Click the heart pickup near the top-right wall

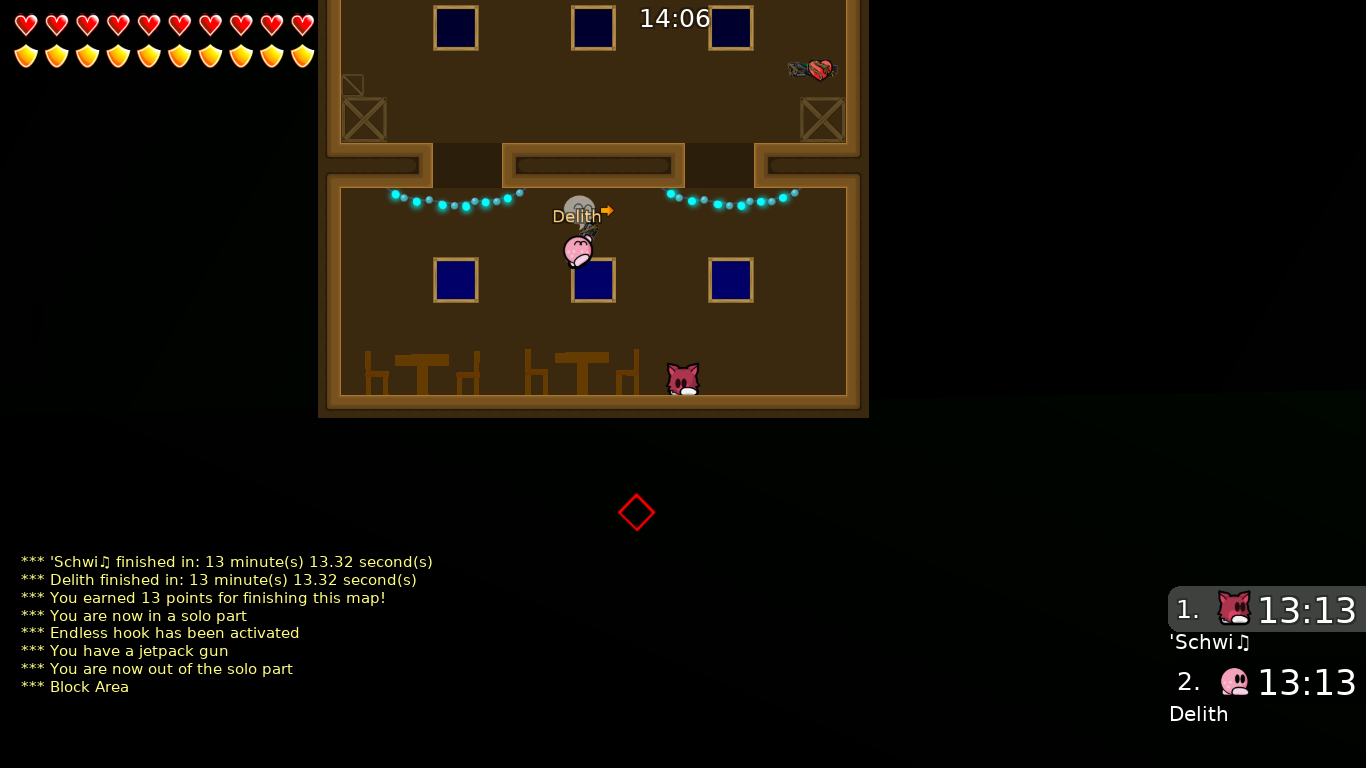[x=822, y=69]
